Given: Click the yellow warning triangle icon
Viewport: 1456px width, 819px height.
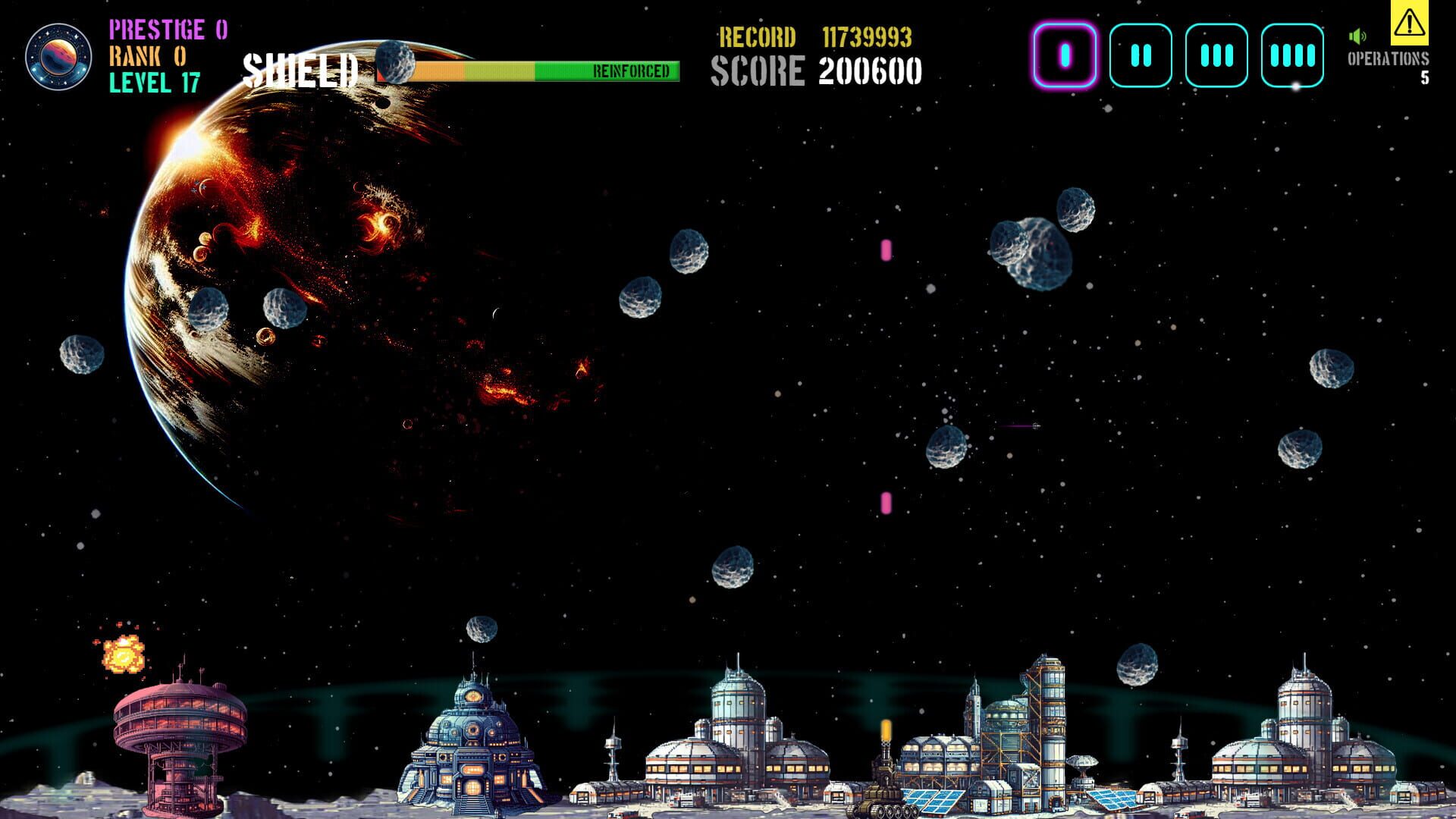Looking at the screenshot, I should [x=1408, y=27].
